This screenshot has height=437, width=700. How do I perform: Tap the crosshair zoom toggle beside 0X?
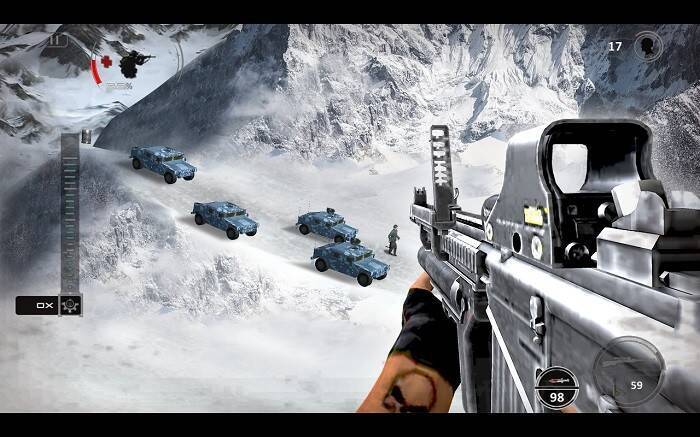(70, 305)
